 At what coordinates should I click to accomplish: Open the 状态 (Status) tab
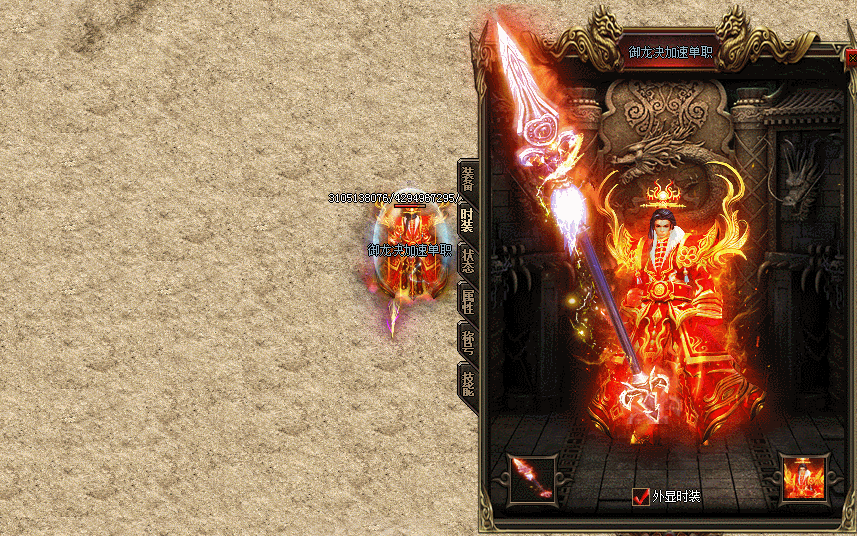(467, 260)
